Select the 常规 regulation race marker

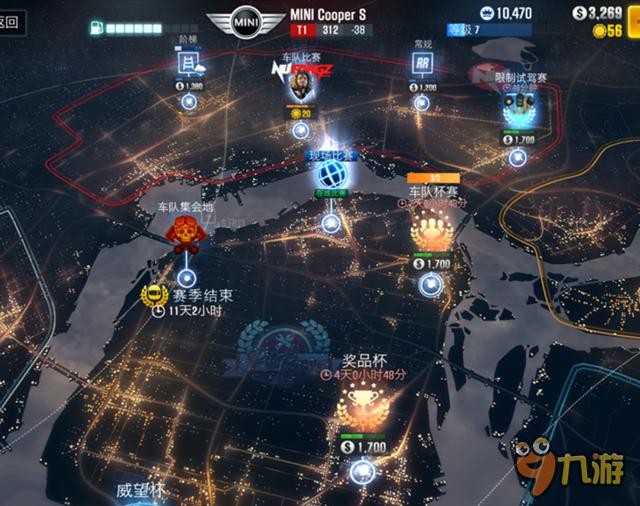[x=424, y=64]
